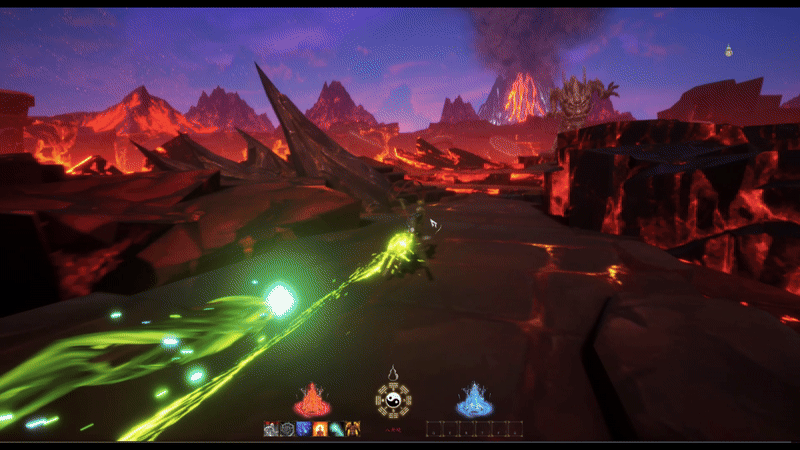Click the yin-yang bagua emblem
The height and width of the screenshot is (450, 800).
[x=393, y=399]
